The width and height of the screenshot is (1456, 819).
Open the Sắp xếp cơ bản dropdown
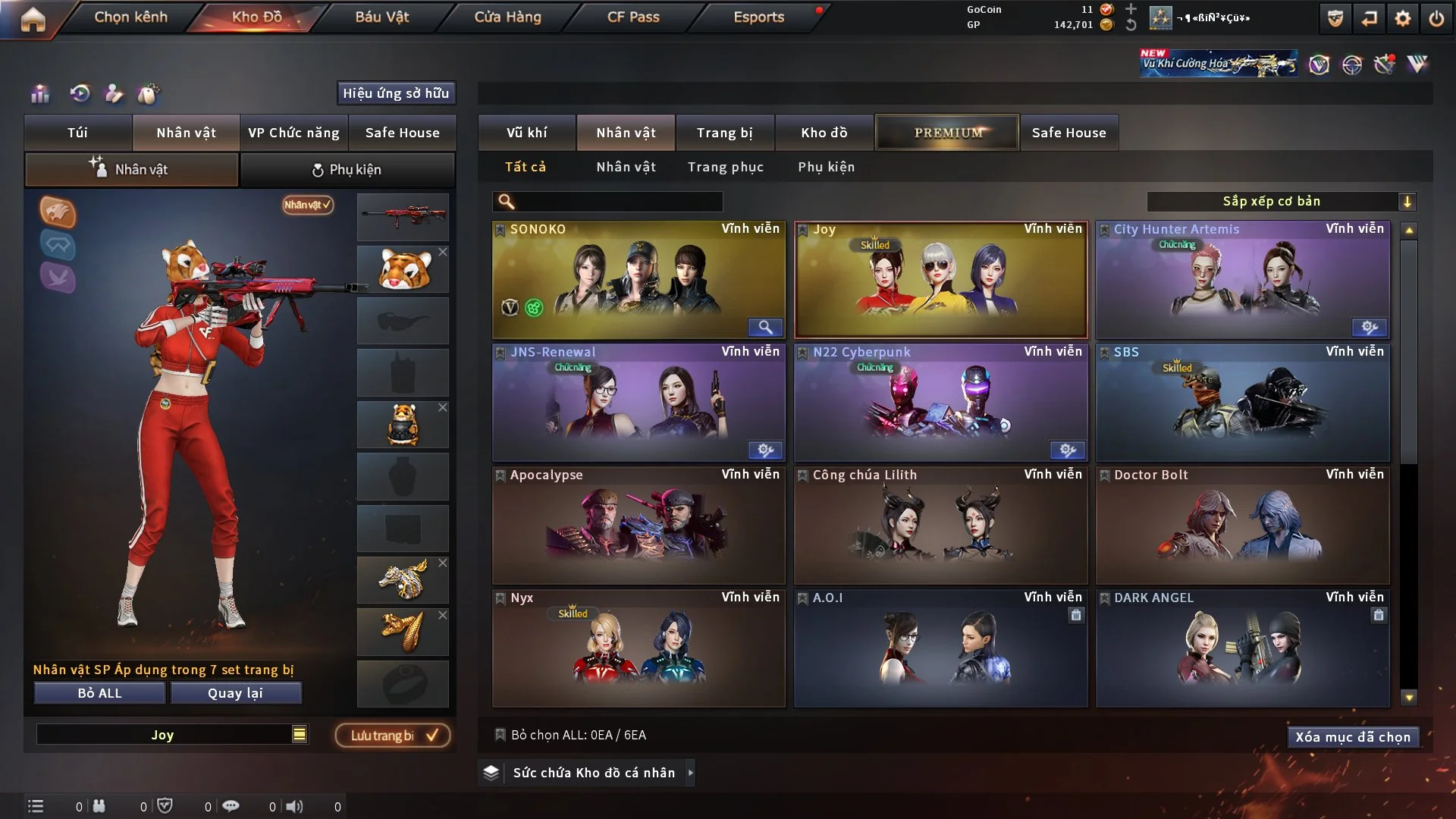tap(1281, 201)
